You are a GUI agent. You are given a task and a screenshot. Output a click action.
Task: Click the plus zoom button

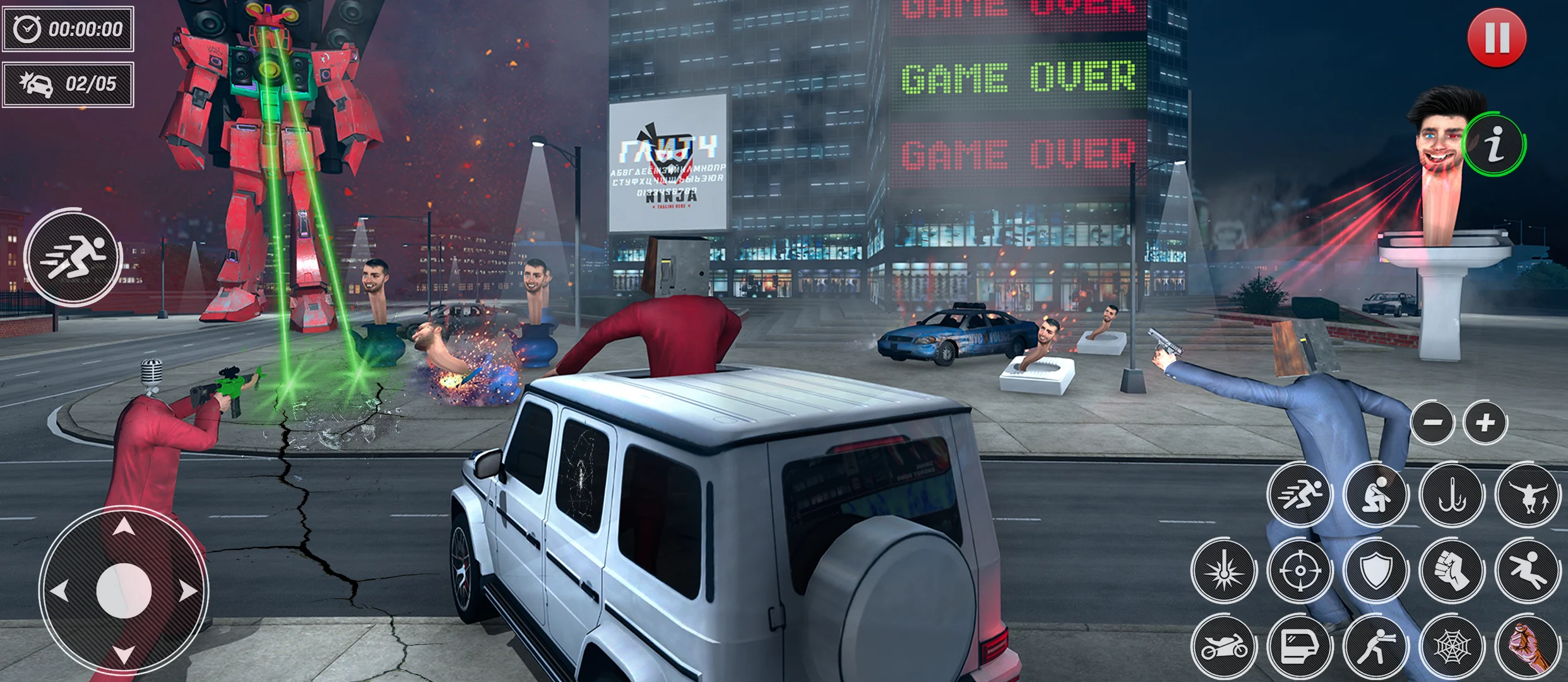pos(1485,422)
